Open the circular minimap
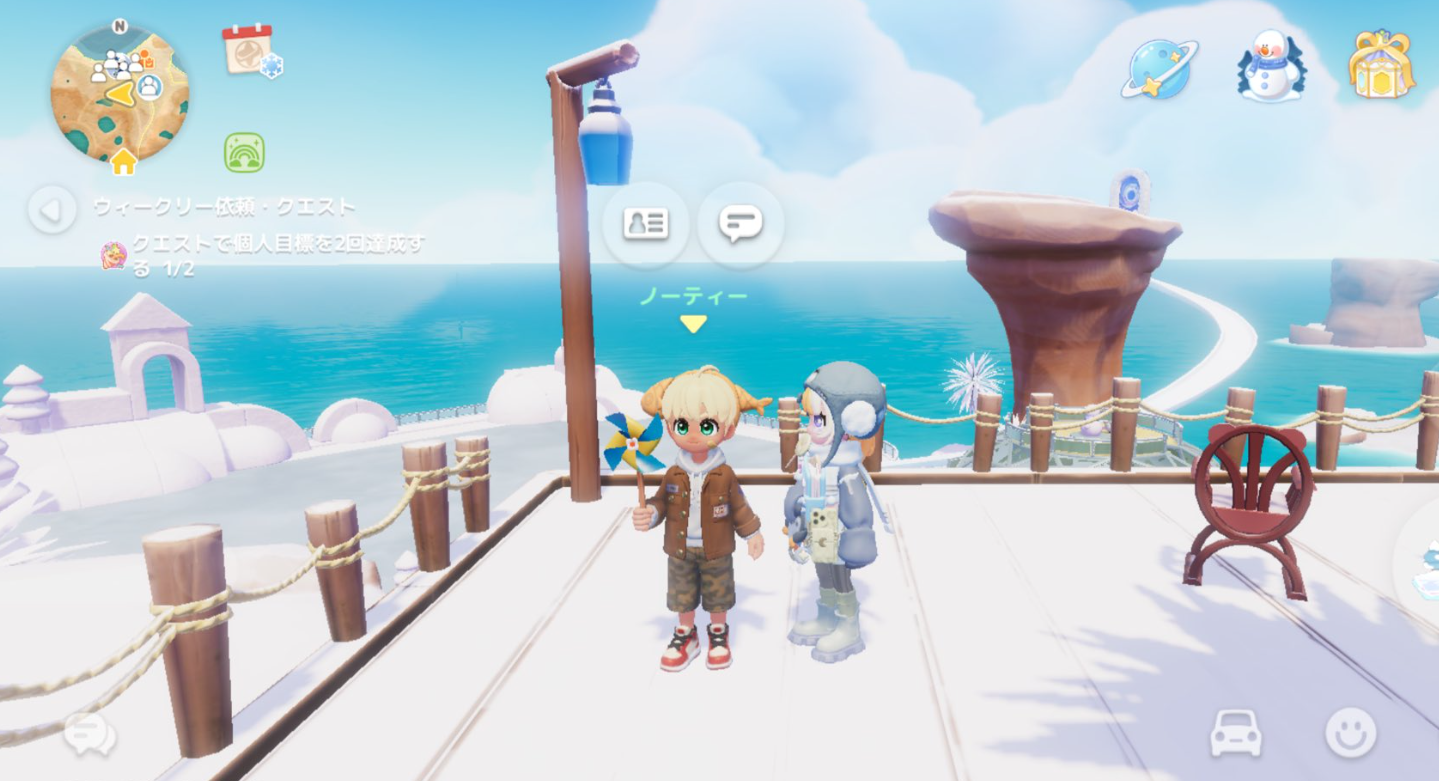The width and height of the screenshot is (1439, 781). pyautogui.click(x=119, y=93)
